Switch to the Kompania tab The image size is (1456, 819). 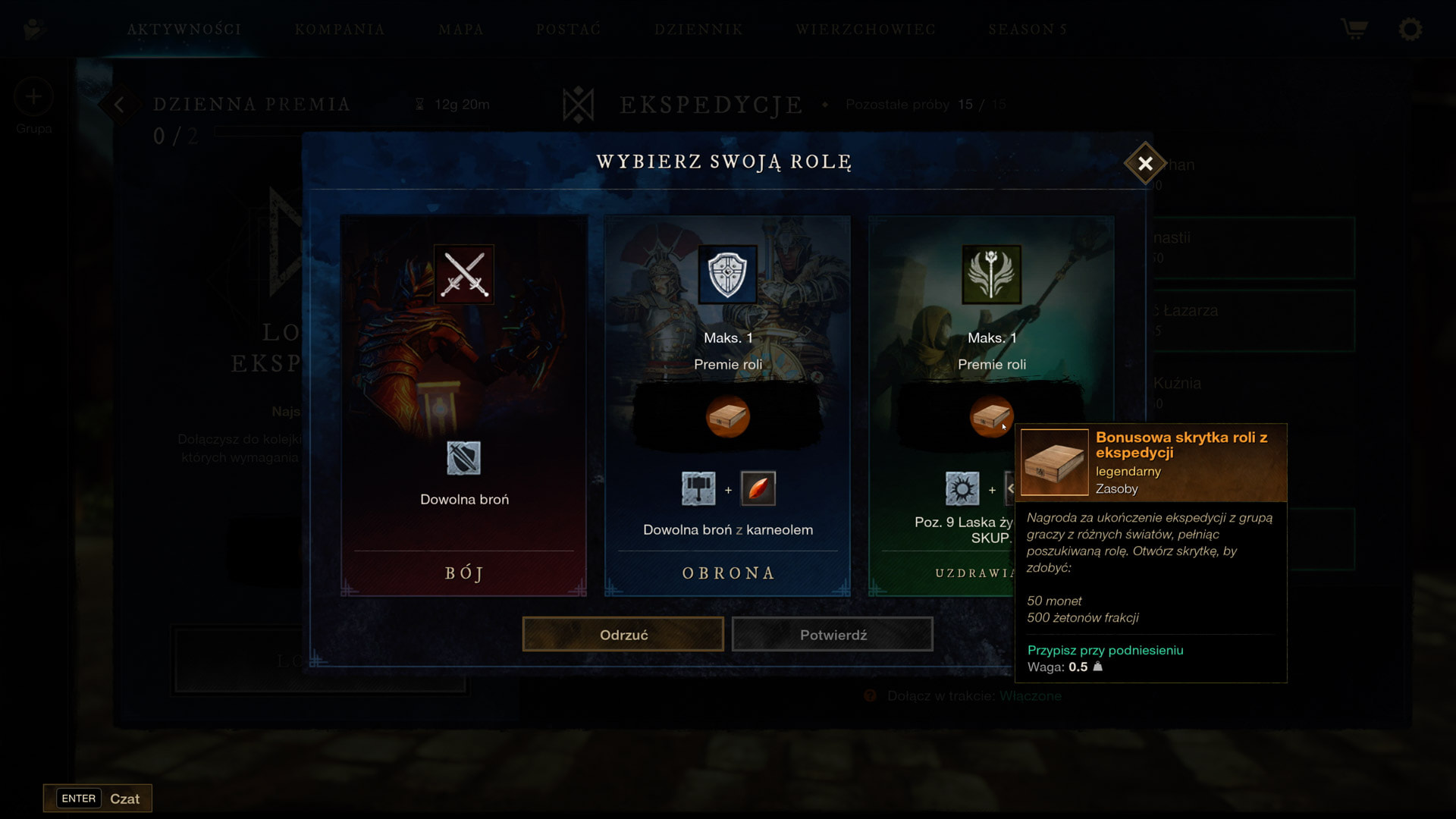click(x=340, y=30)
